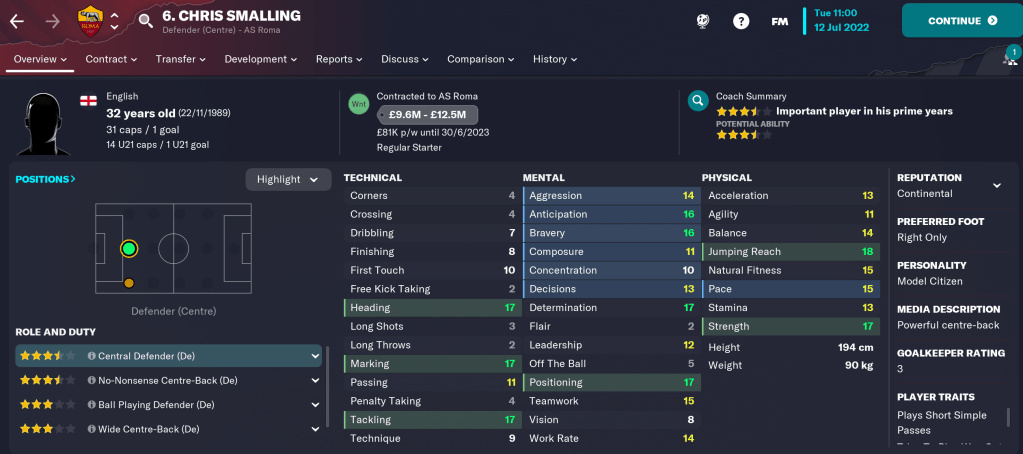The height and width of the screenshot is (454, 1023).
Task: Open the help question mark icon
Action: 741,20
